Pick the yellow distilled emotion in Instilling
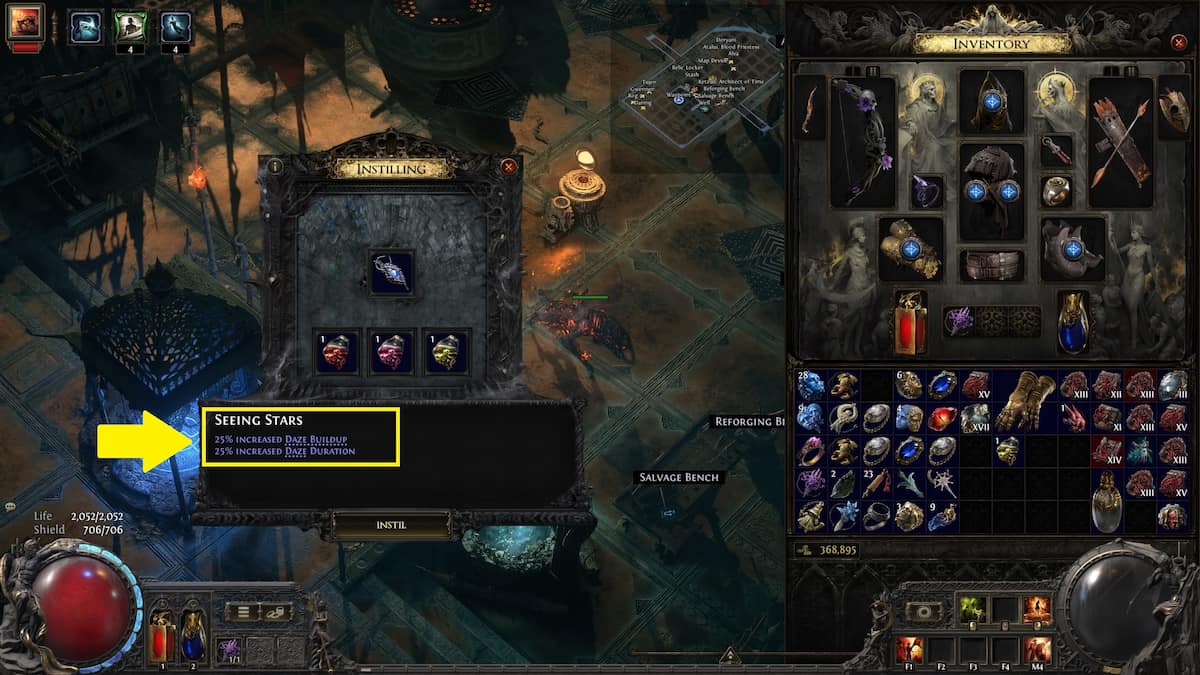The height and width of the screenshot is (675, 1200). [445, 352]
